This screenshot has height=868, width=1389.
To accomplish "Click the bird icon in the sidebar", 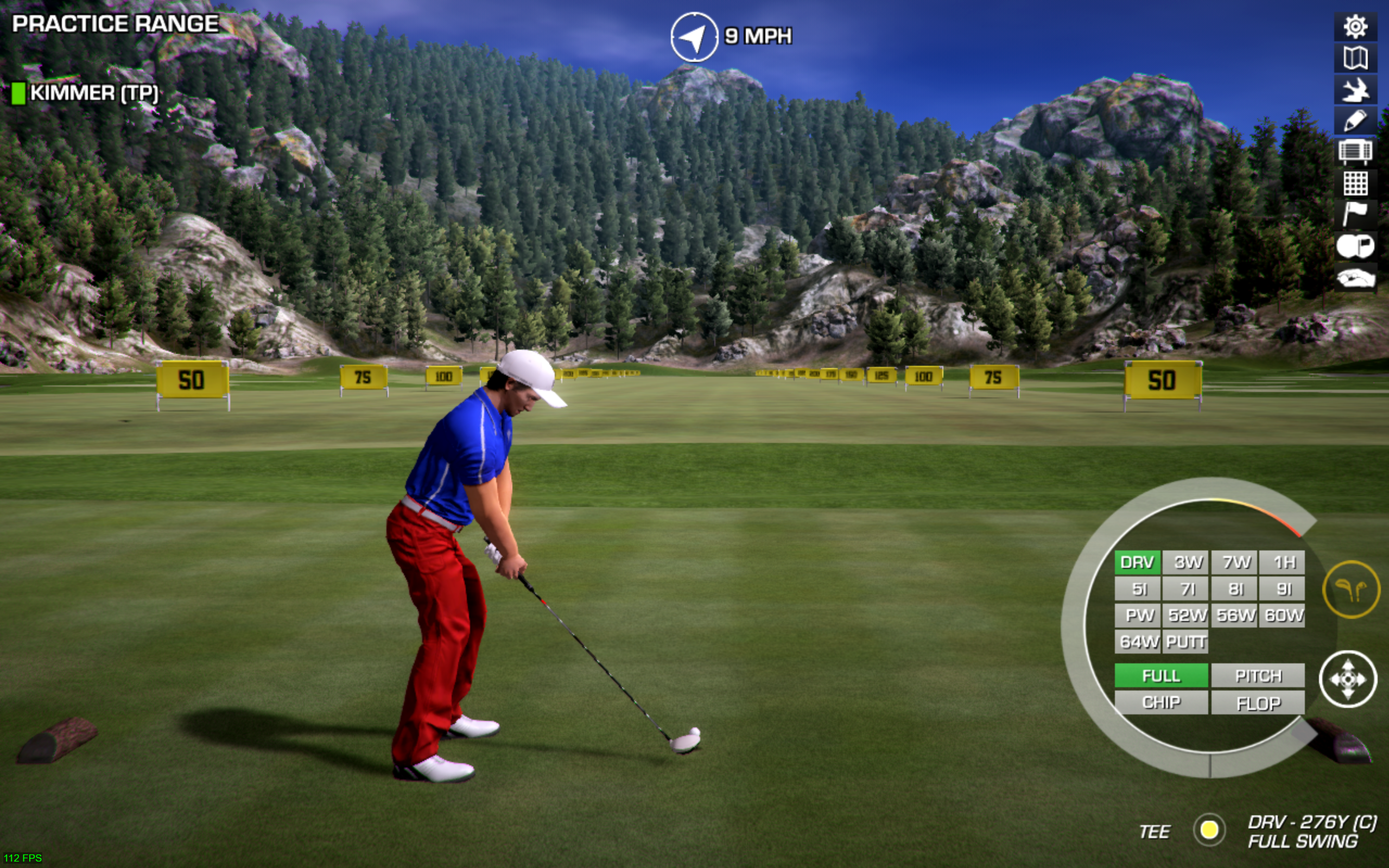I will pos(1355,90).
